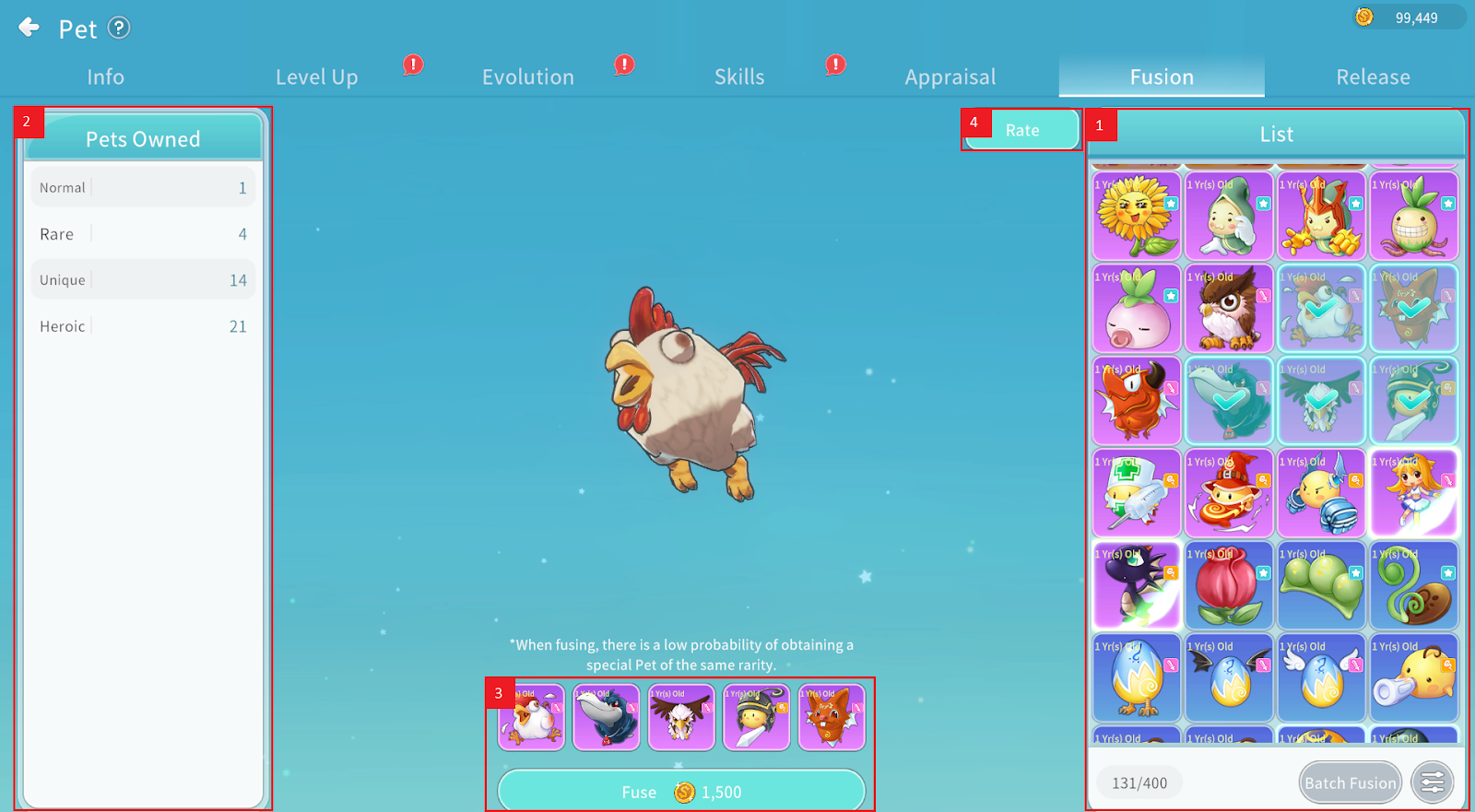Choose the owl pet from the list

click(x=1229, y=309)
